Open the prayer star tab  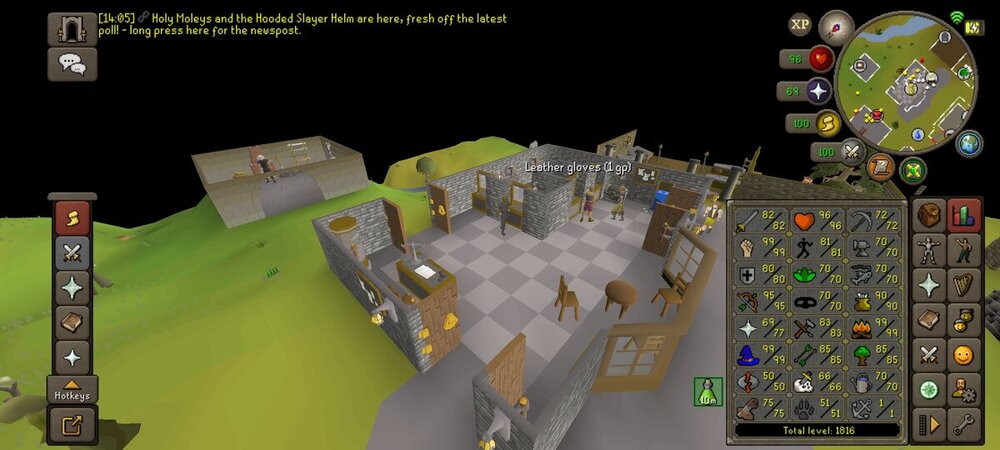pos(929,285)
